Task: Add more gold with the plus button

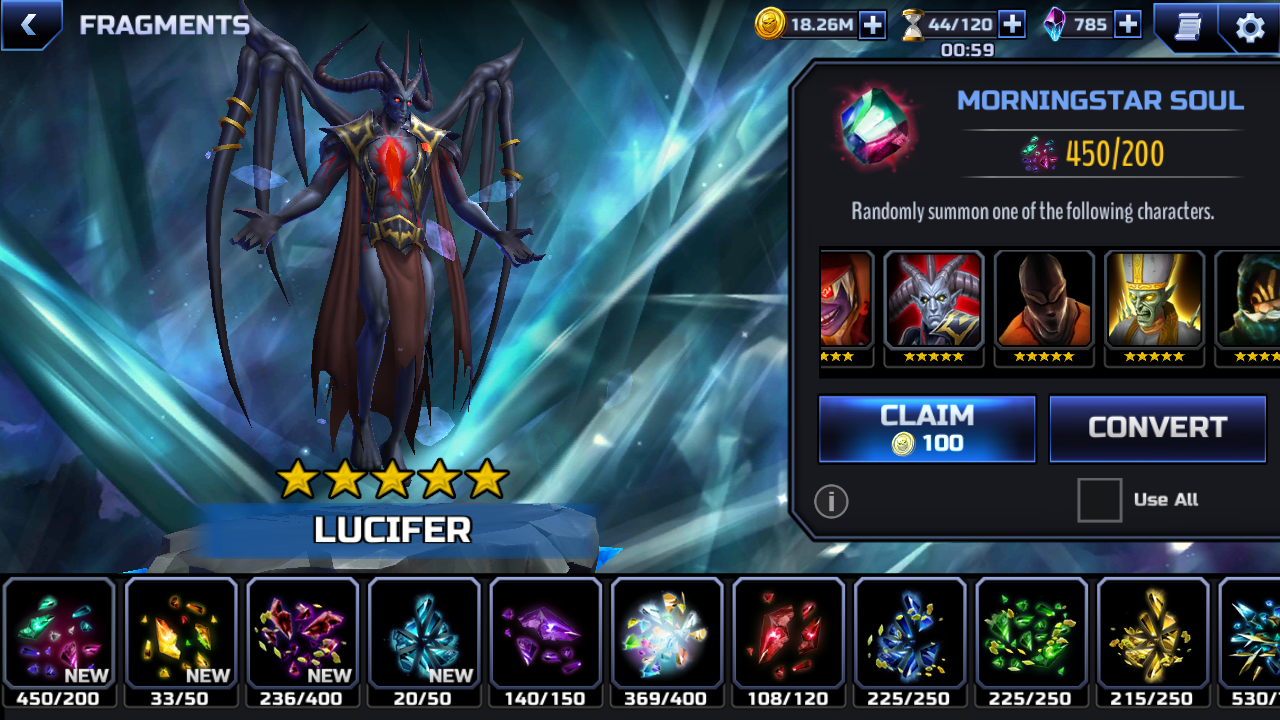Action: 872,25
